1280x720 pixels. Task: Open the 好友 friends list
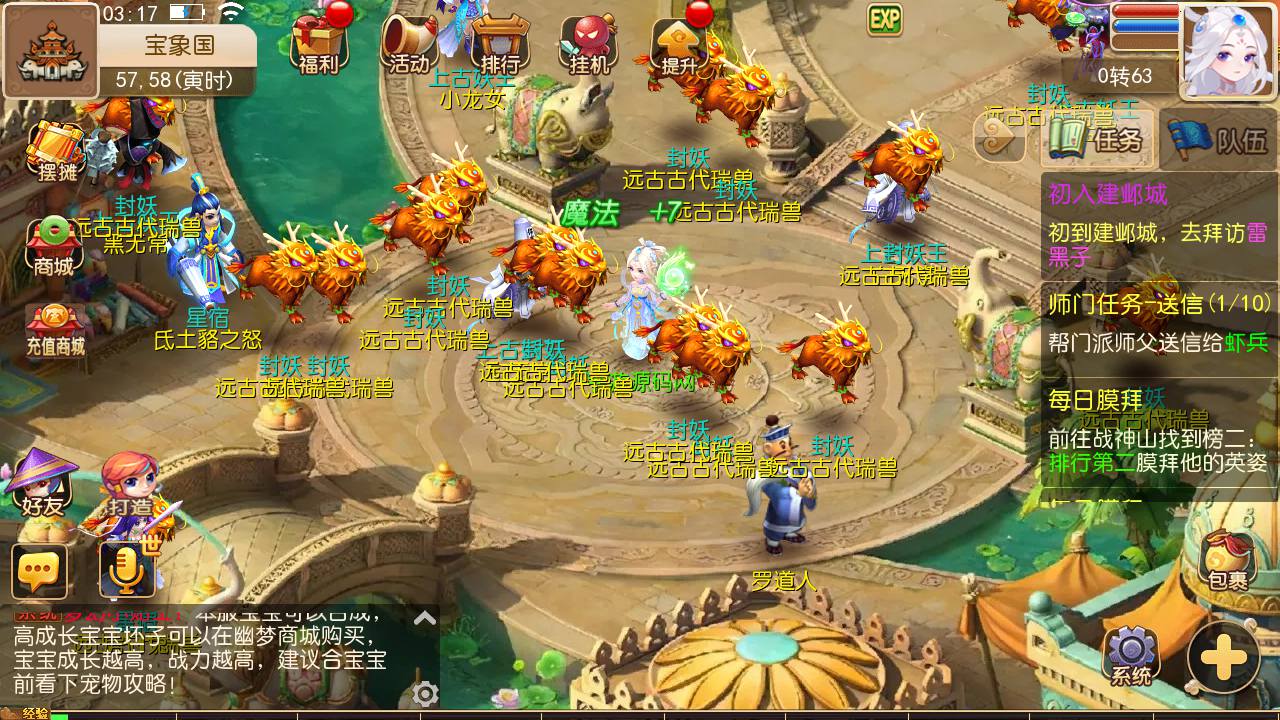[x=42, y=483]
